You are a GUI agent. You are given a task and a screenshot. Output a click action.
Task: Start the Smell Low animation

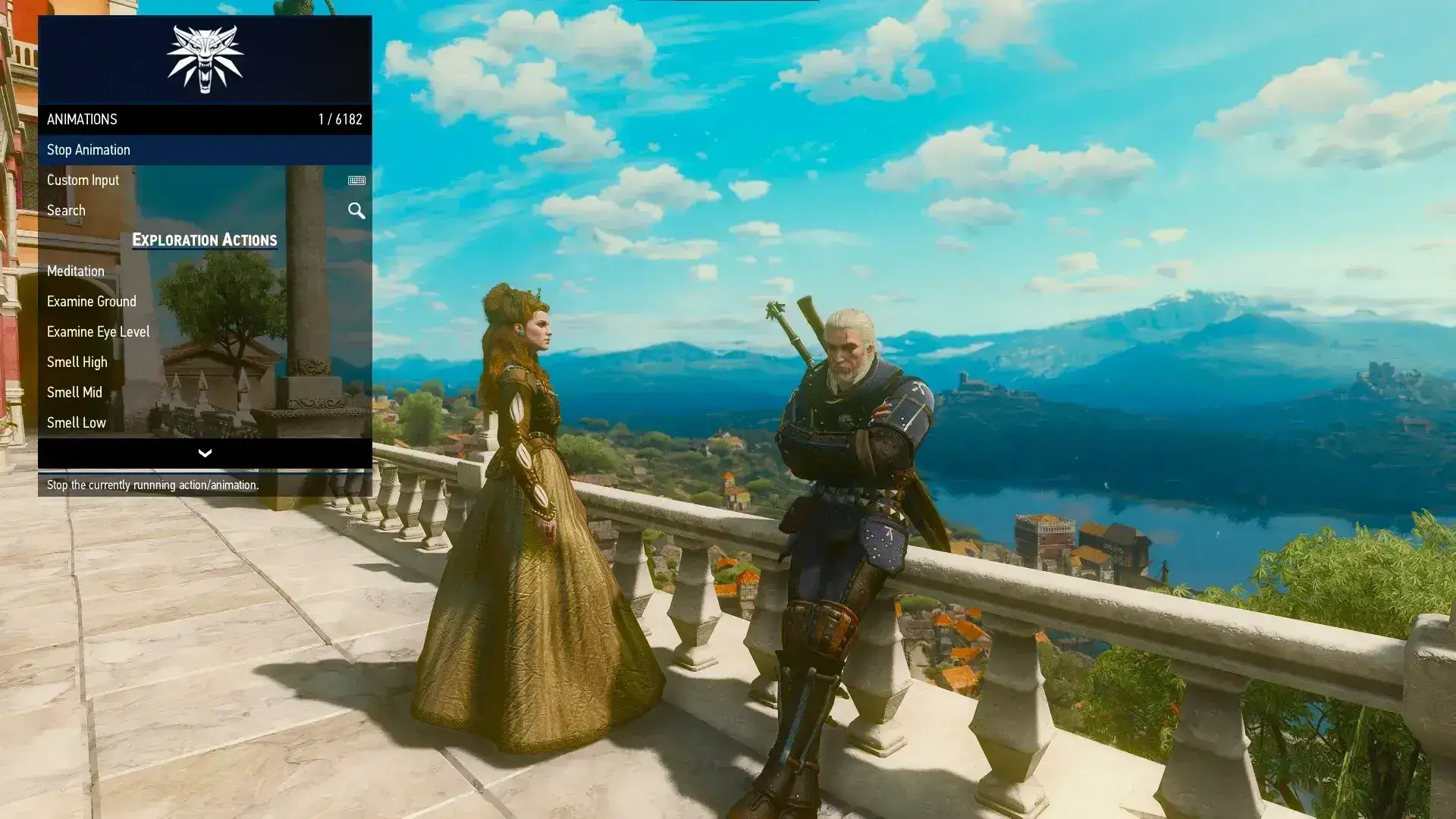77,423
